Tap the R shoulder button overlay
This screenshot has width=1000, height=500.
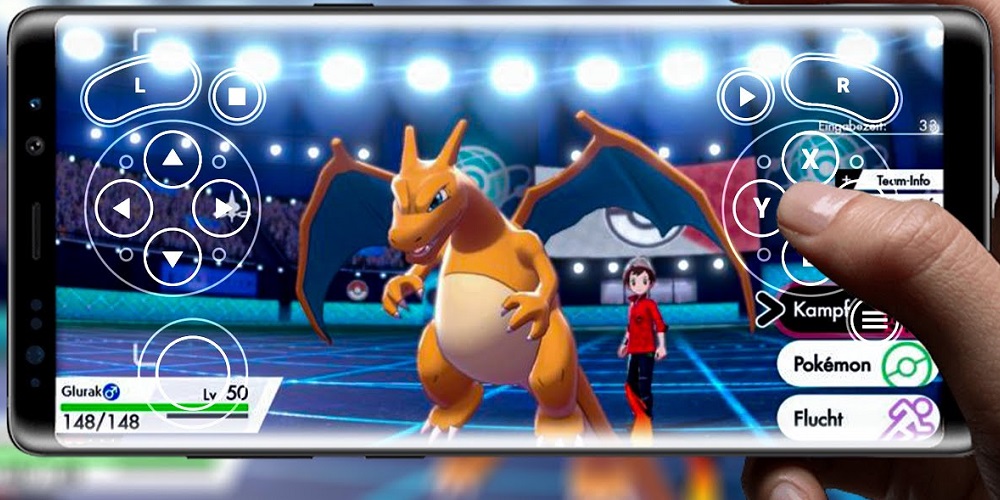click(843, 87)
